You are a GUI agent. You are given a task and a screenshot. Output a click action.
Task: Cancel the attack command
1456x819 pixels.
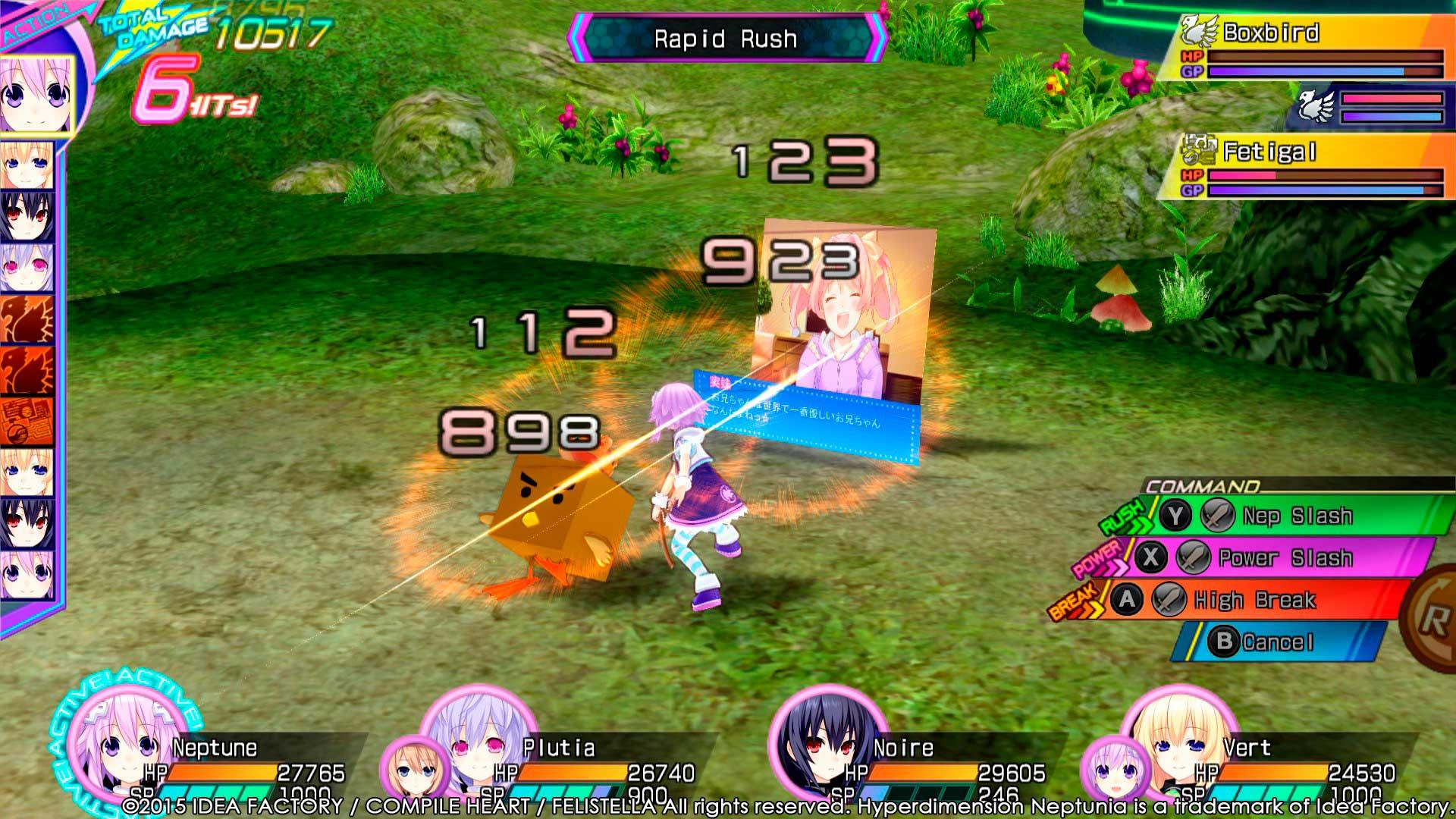(x=1277, y=642)
